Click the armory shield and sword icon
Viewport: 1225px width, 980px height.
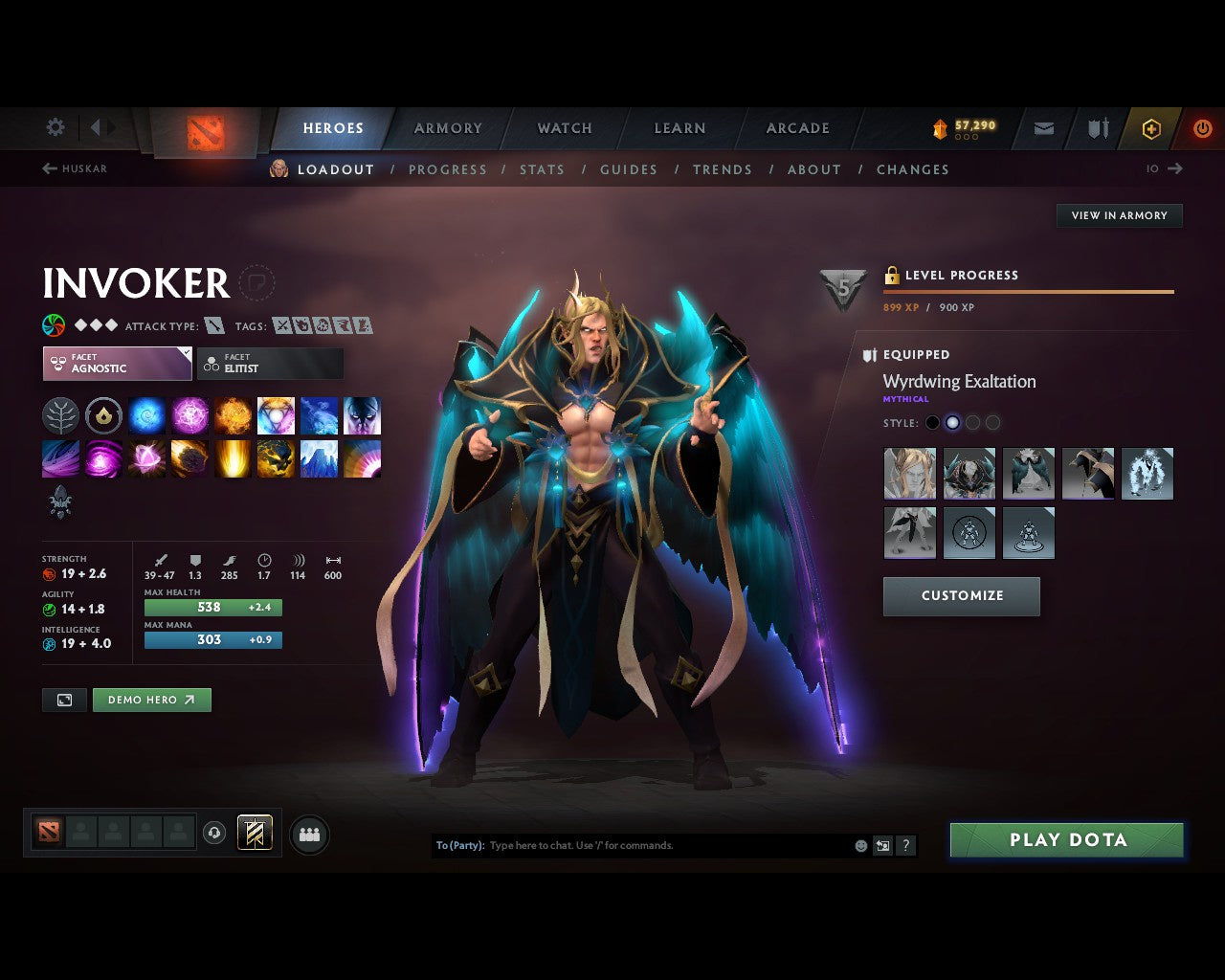[1097, 128]
